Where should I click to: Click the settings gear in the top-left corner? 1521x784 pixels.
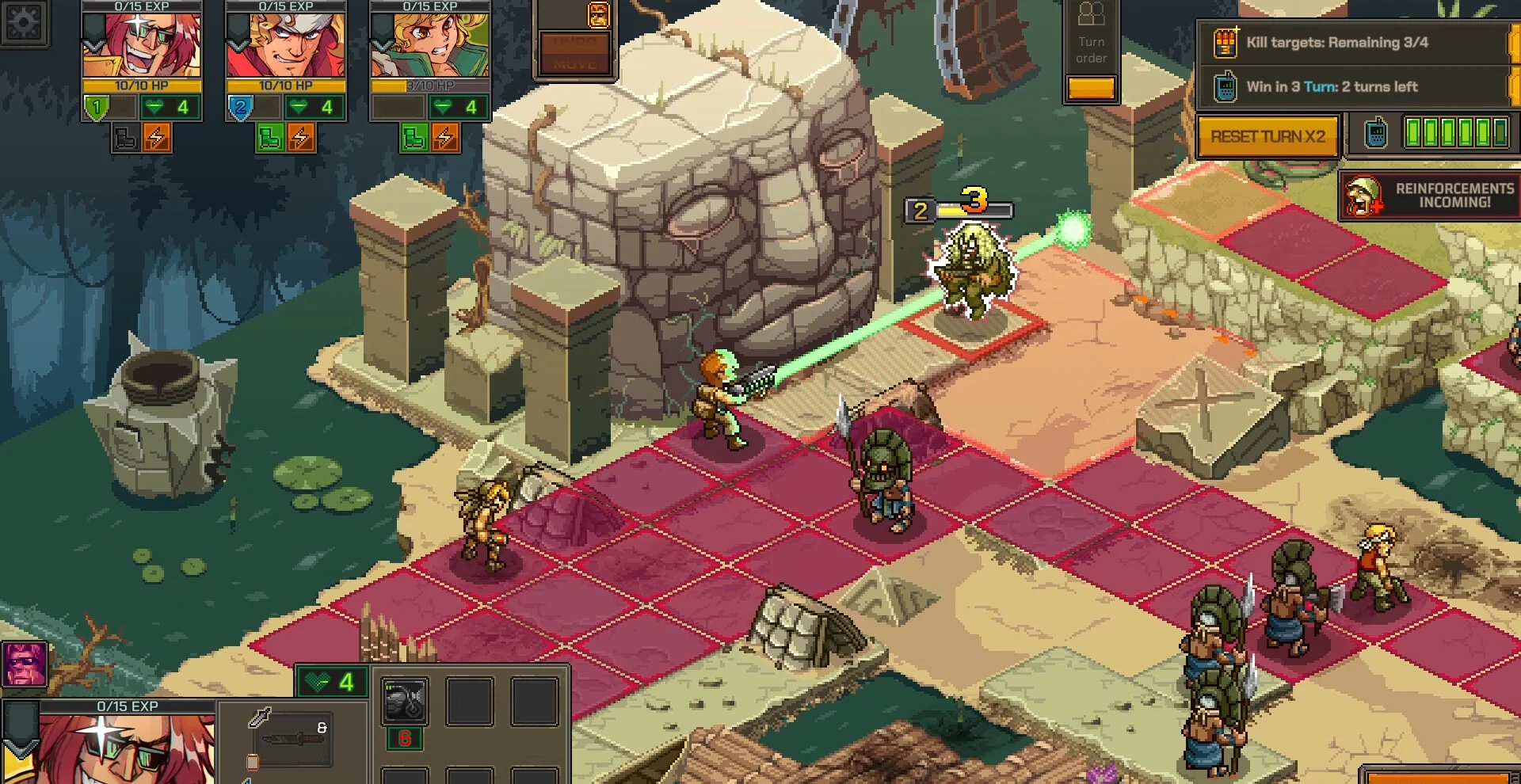tap(24, 24)
